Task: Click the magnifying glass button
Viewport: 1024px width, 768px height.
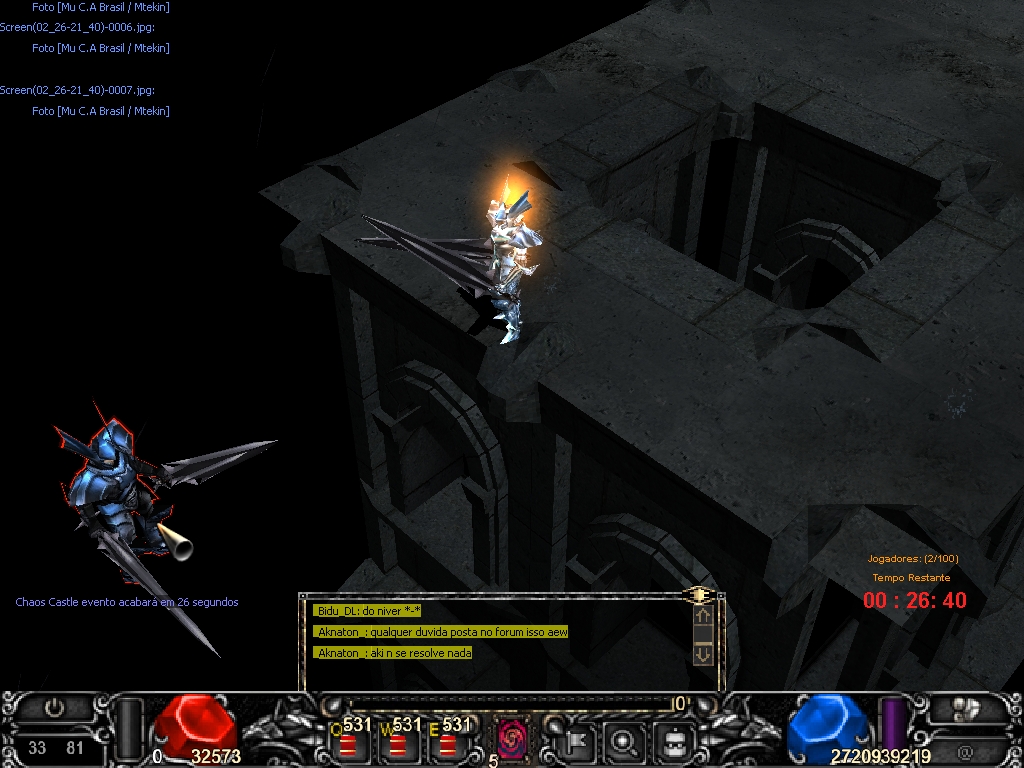Action: [x=626, y=742]
